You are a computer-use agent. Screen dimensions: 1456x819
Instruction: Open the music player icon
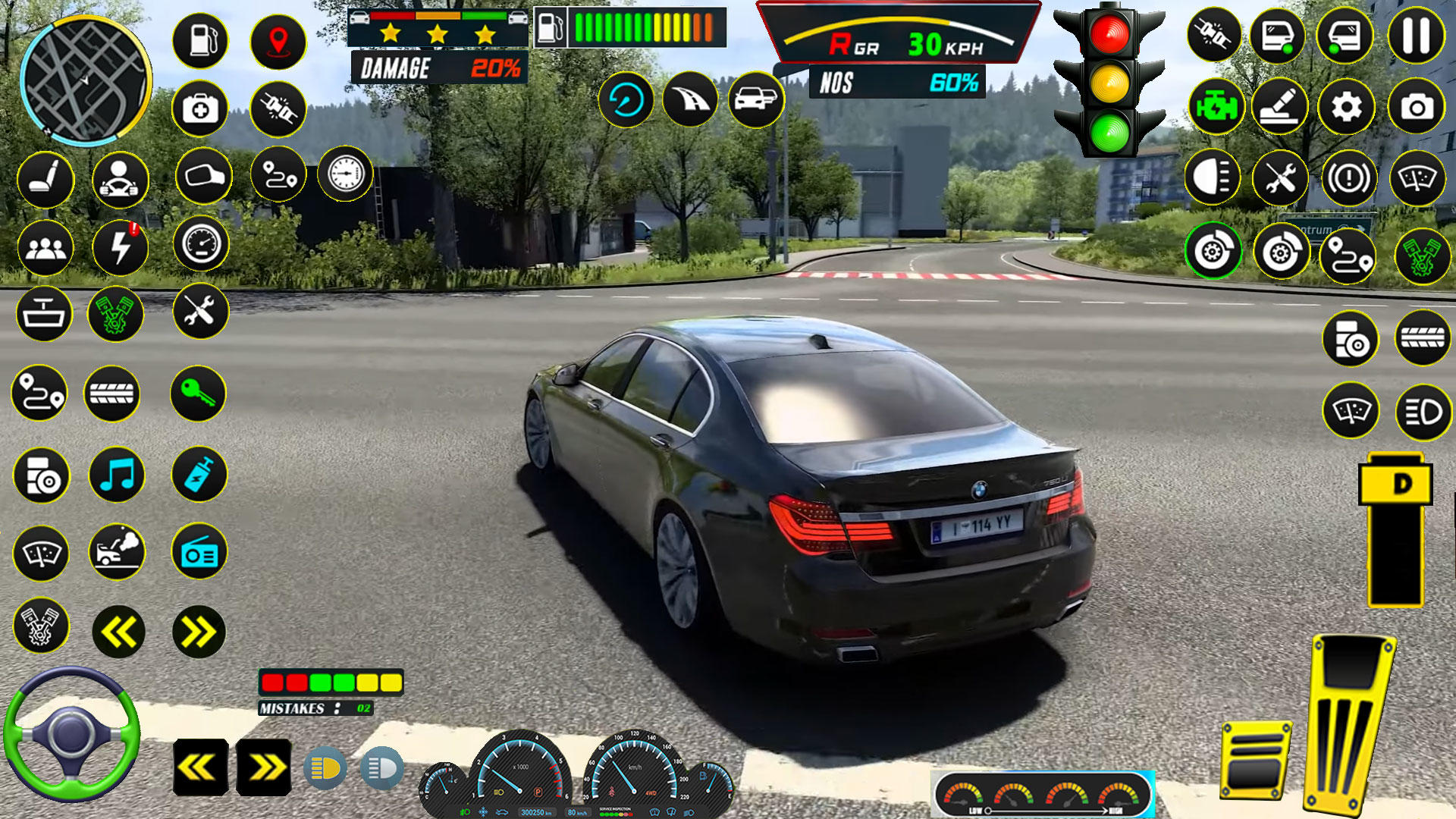coord(118,475)
